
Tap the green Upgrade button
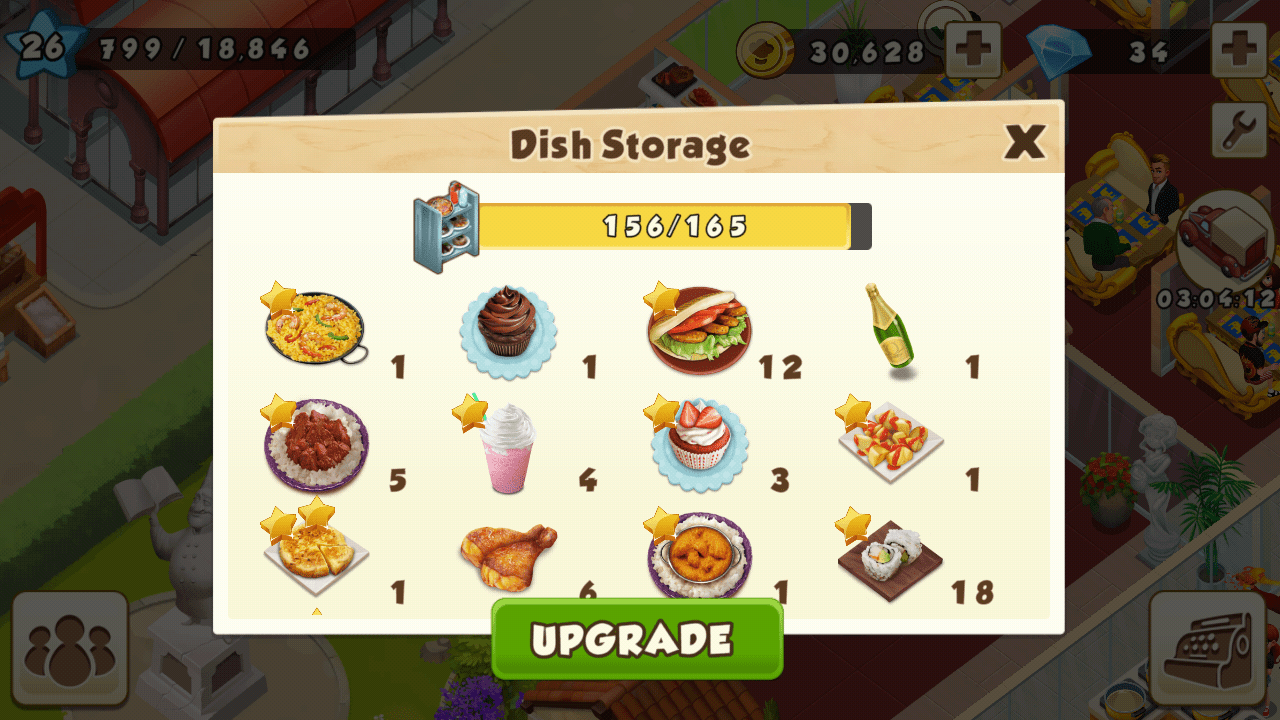pos(637,639)
